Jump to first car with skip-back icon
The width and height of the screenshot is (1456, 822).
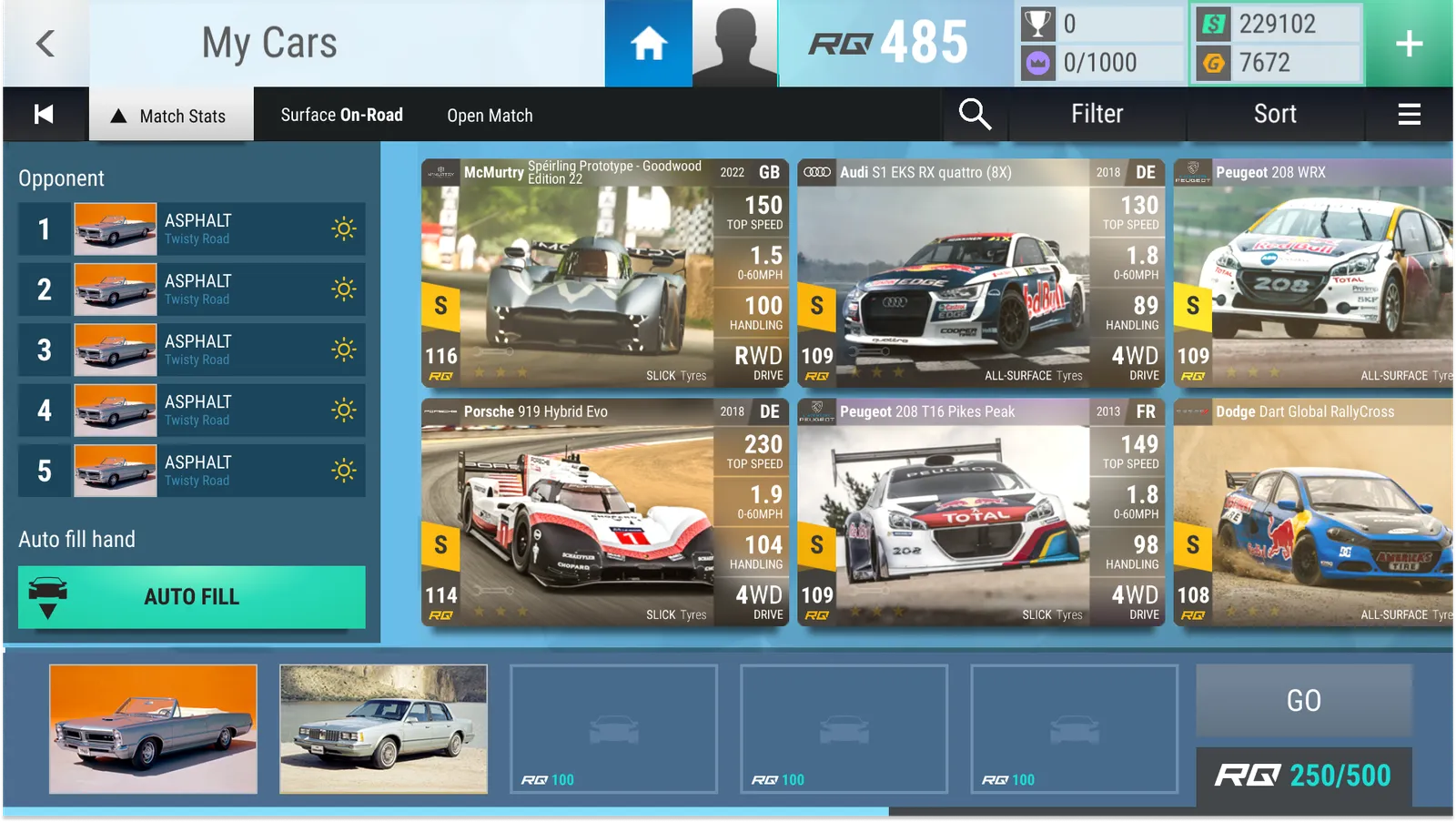click(x=44, y=115)
